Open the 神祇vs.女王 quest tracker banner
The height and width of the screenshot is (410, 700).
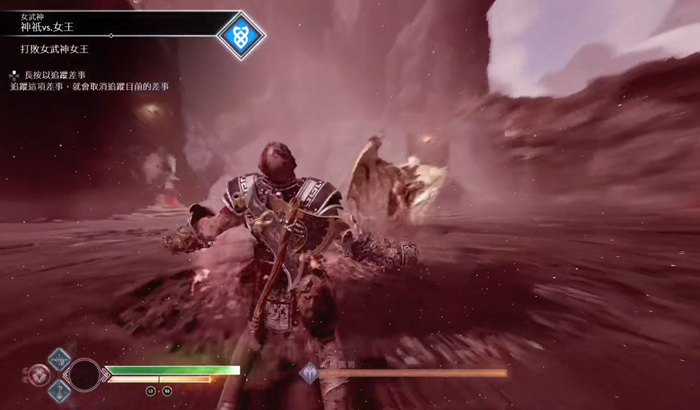click(x=110, y=23)
